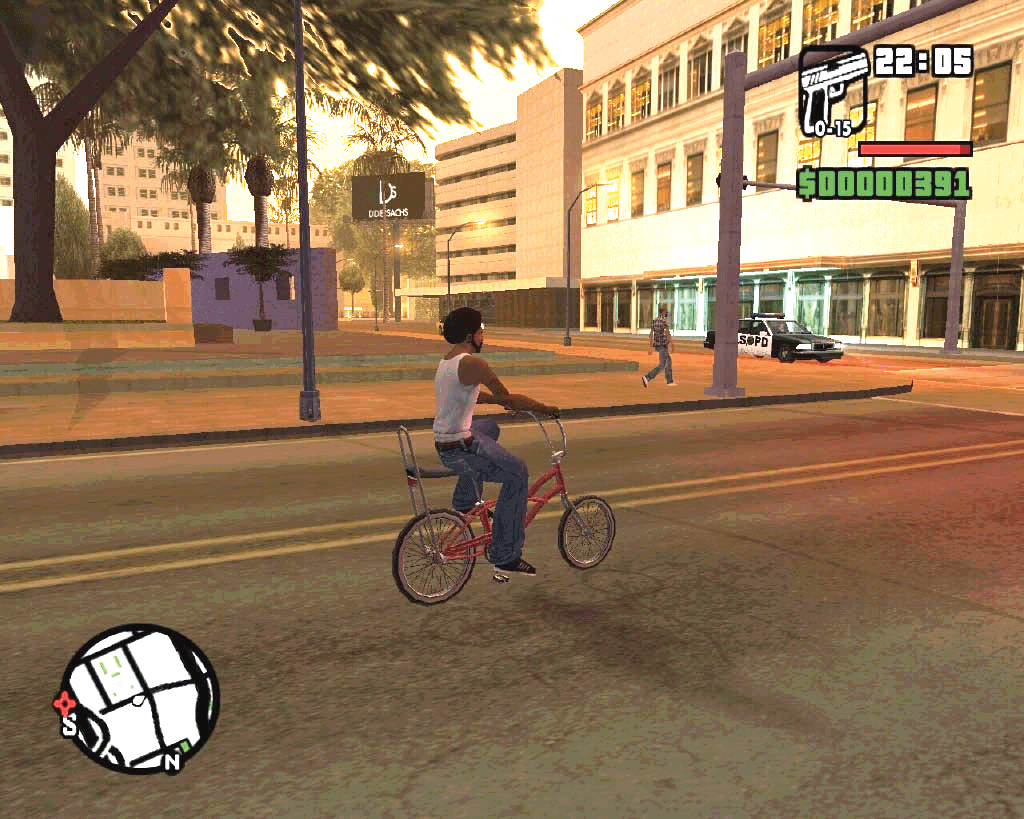Open the circular radar minimap
The width and height of the screenshot is (1024, 819).
point(140,699)
